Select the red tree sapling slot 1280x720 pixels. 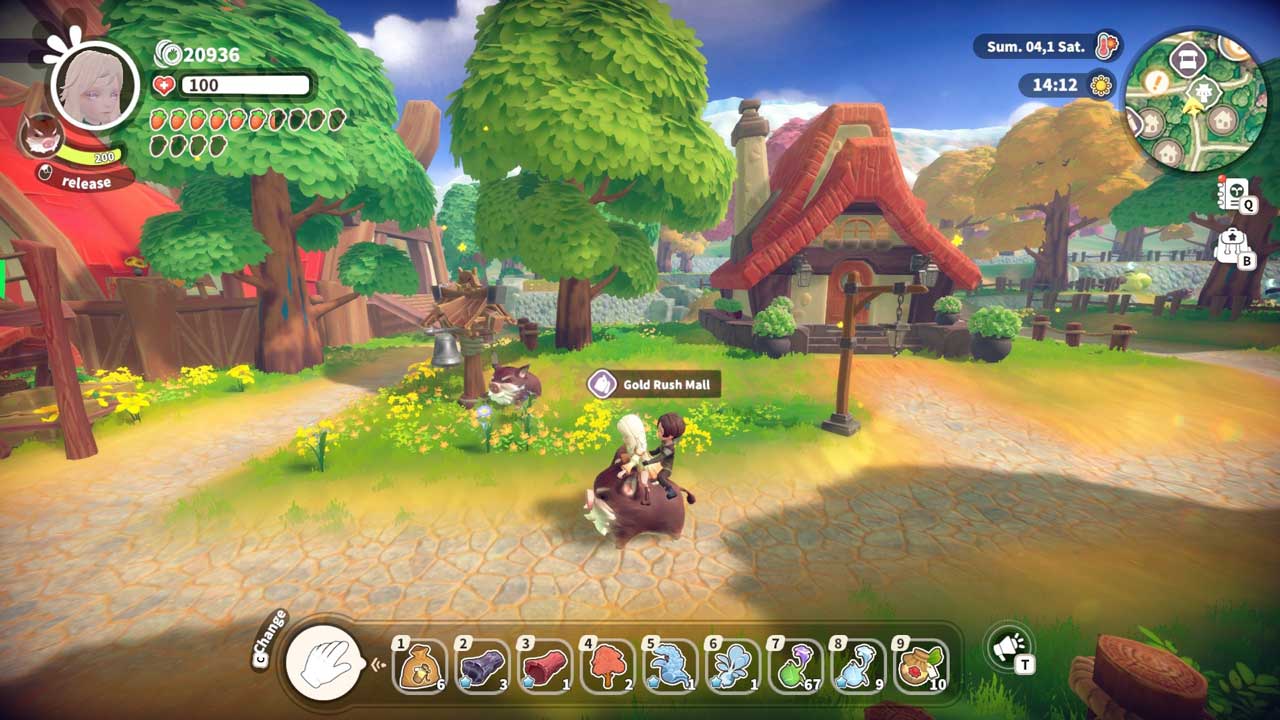[x=607, y=666]
